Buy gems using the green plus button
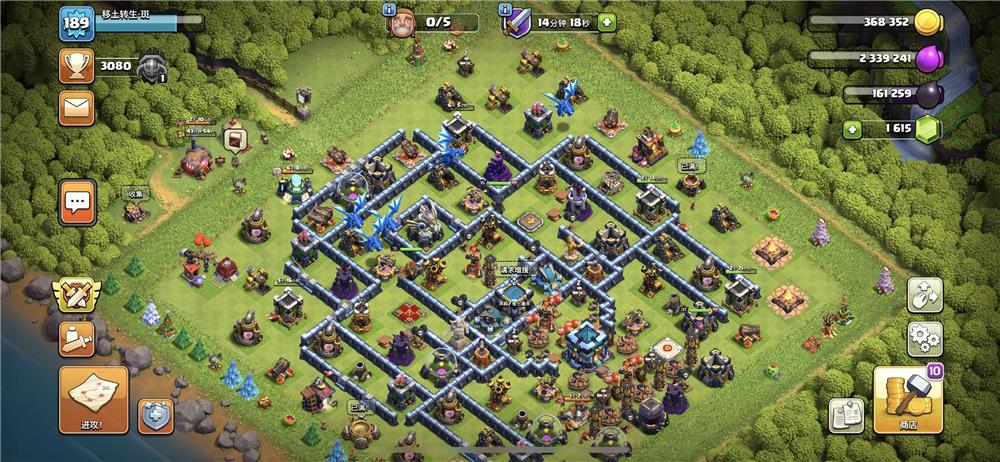This screenshot has width=1000, height=462. (x=851, y=129)
